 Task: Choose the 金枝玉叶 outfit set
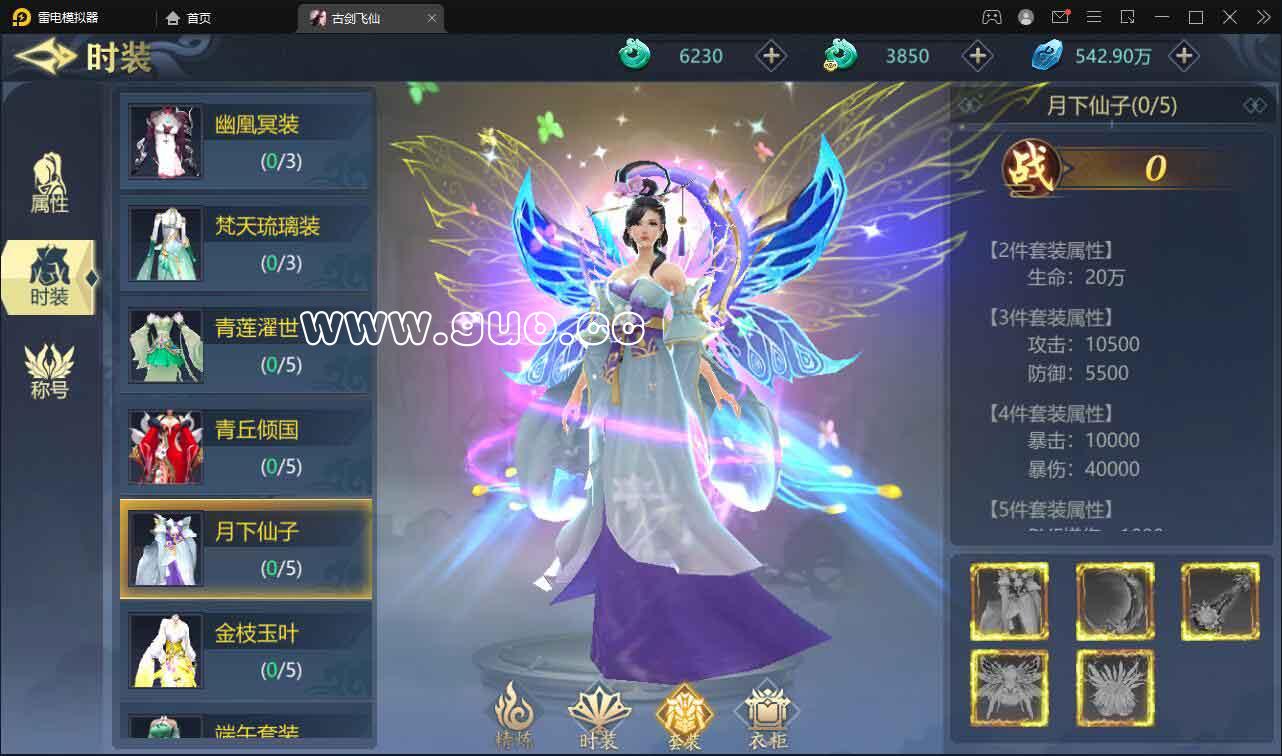(246, 650)
